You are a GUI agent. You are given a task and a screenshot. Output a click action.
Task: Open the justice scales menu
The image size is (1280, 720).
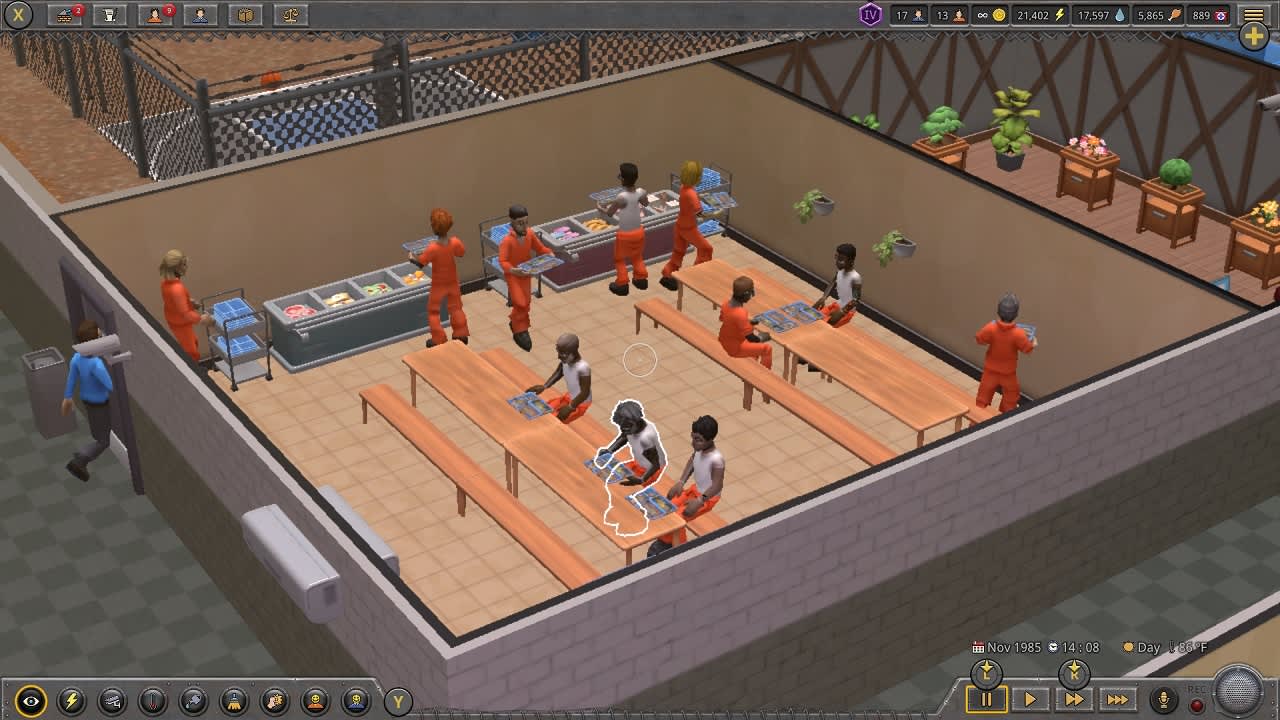coord(290,15)
